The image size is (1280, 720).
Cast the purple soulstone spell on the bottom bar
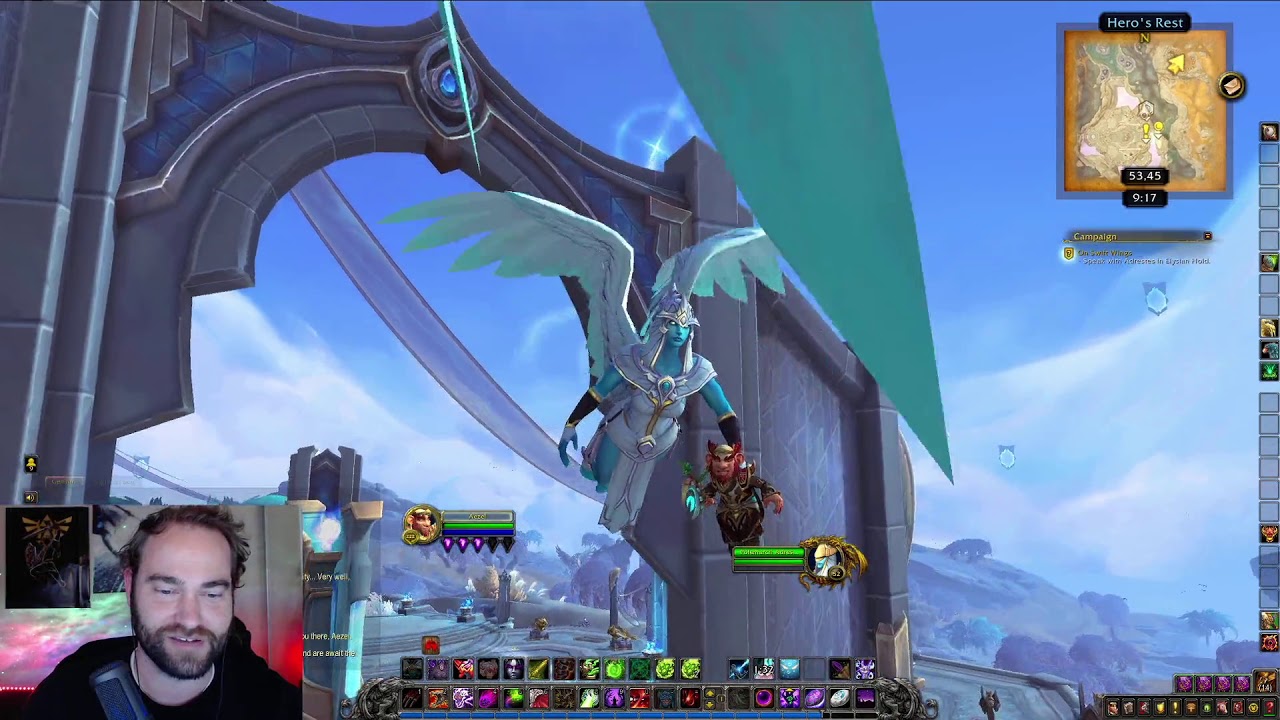click(814, 698)
